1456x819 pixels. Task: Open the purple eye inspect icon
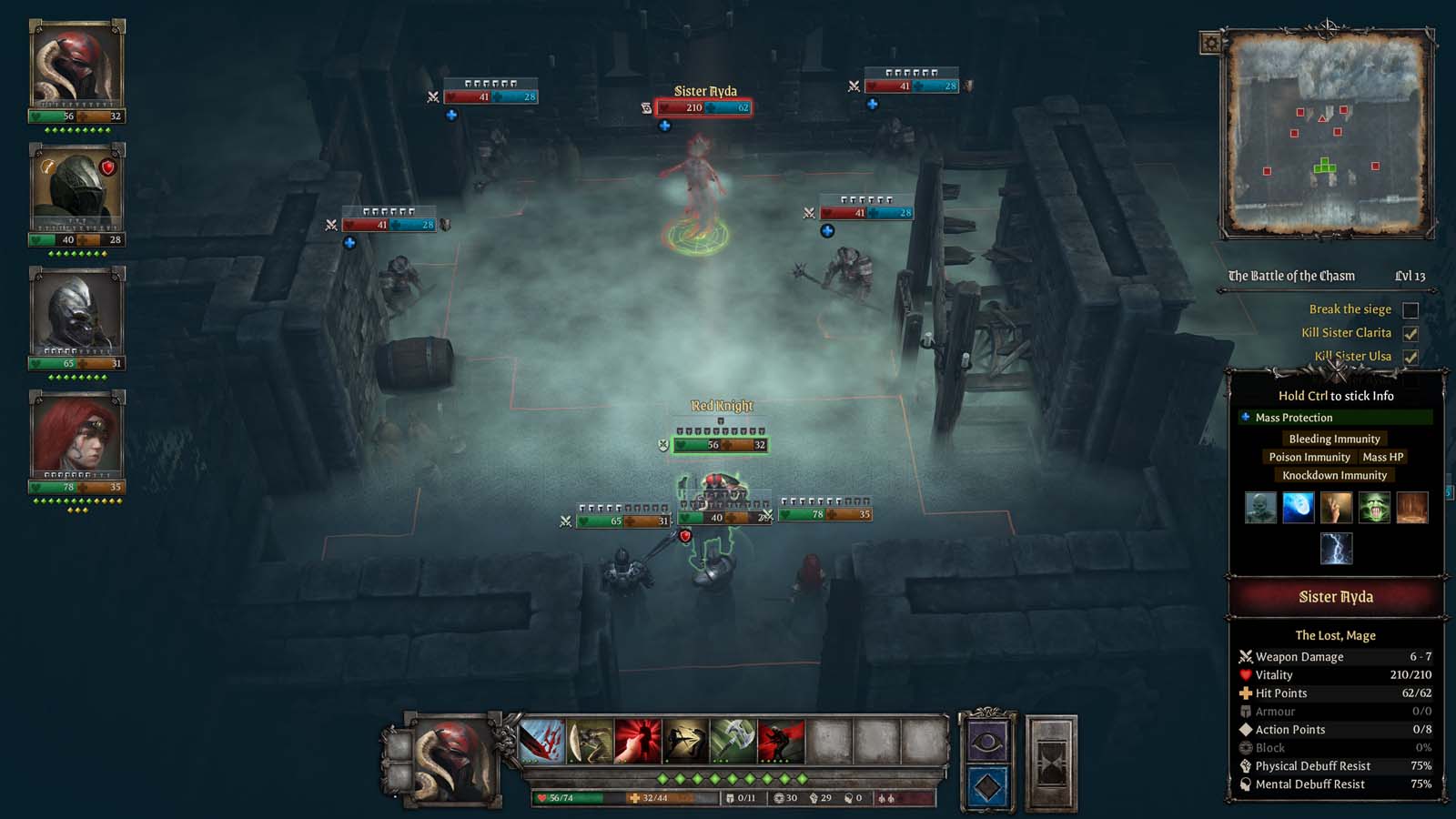click(987, 742)
